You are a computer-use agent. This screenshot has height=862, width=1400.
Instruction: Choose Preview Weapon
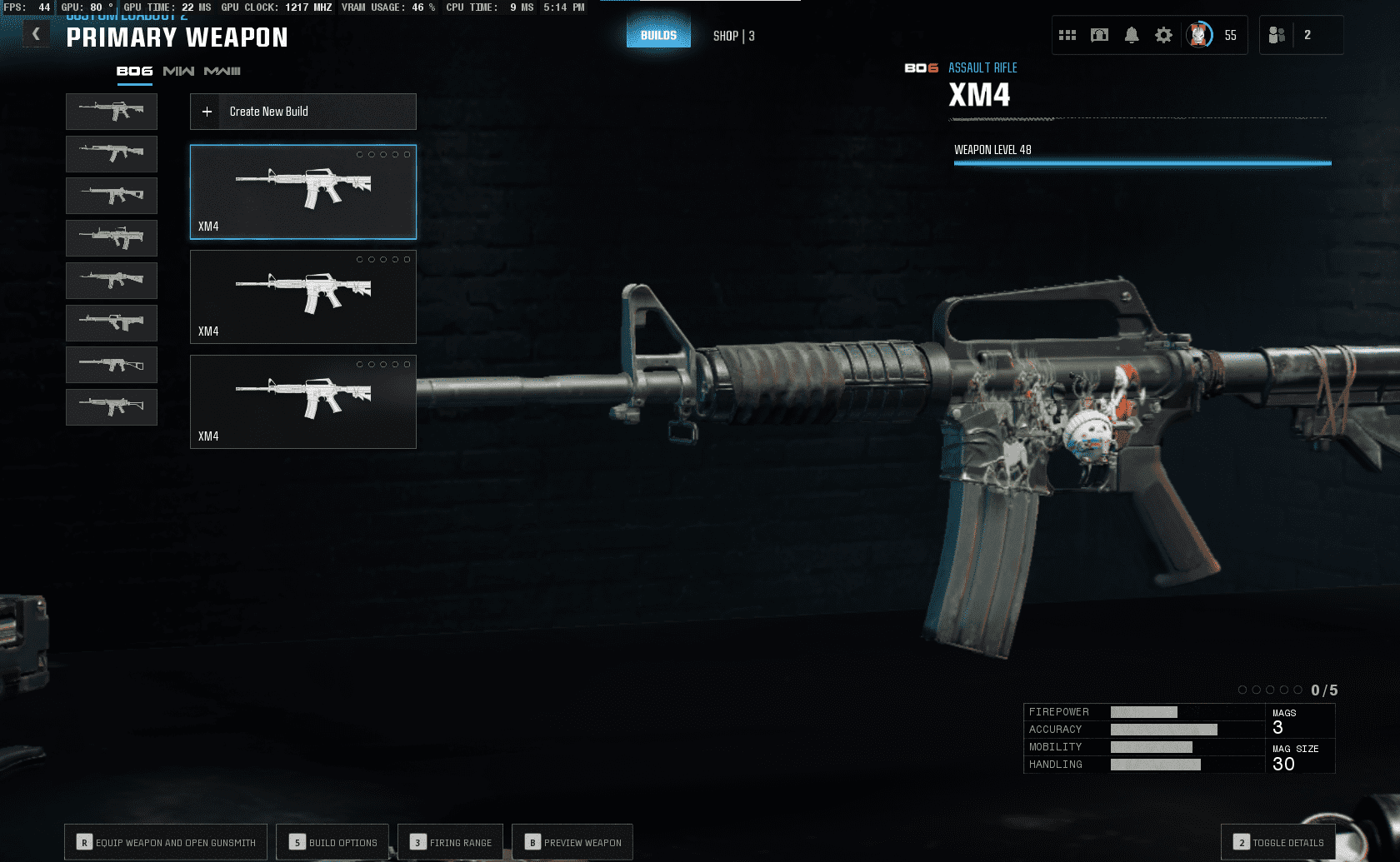pyautogui.click(x=572, y=842)
